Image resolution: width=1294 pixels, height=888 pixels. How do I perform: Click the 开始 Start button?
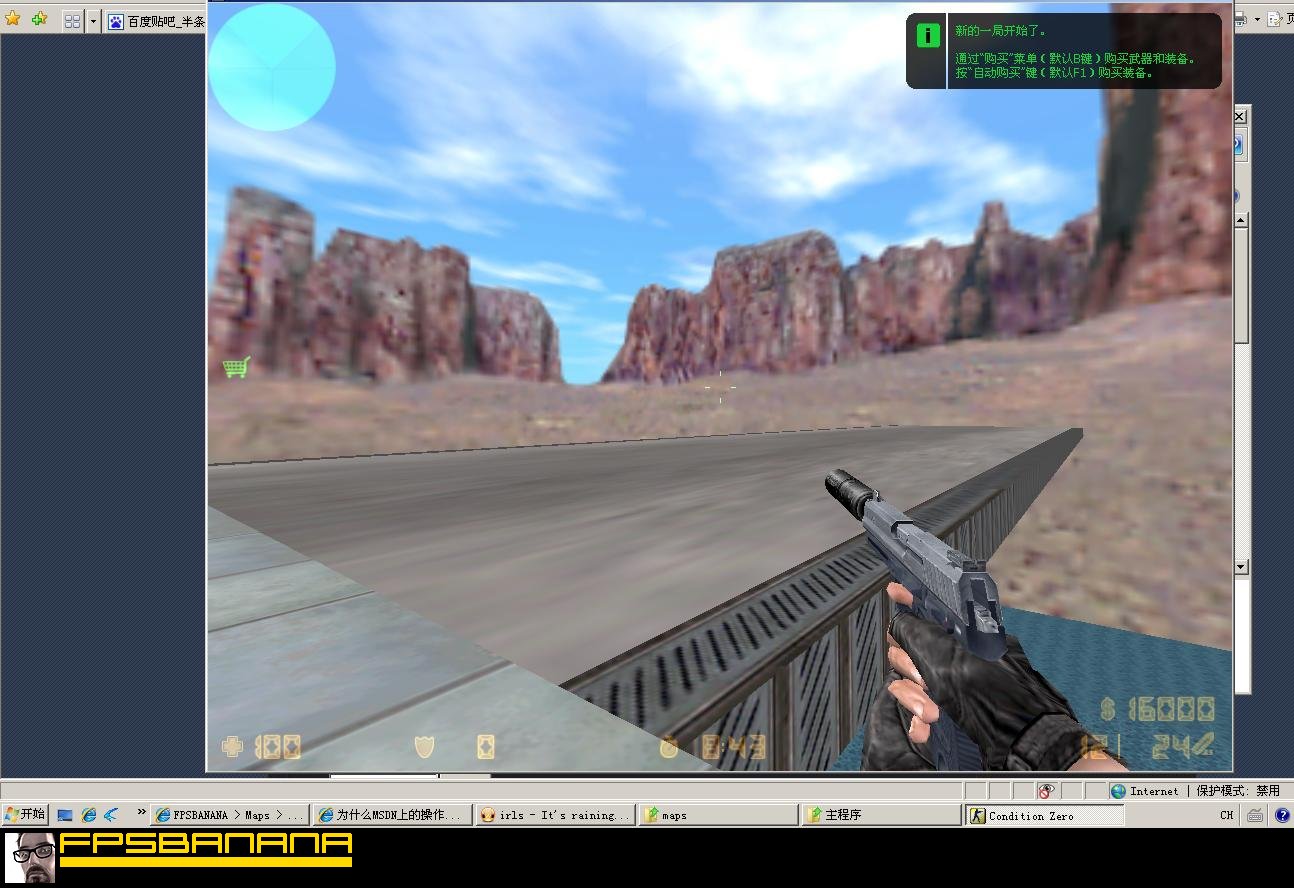tap(24, 813)
